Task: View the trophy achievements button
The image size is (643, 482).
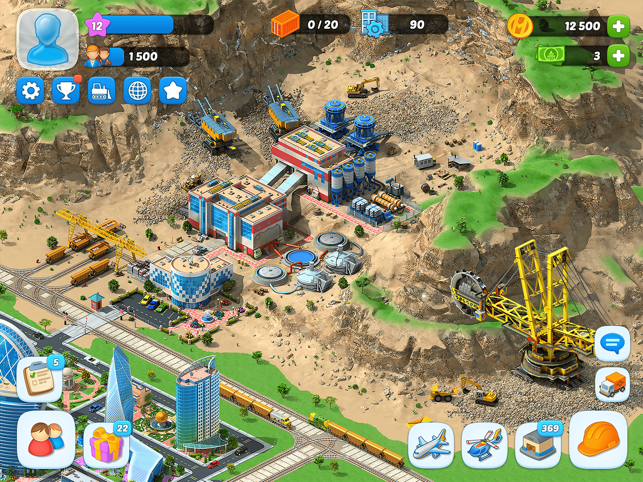Action: 66,91
